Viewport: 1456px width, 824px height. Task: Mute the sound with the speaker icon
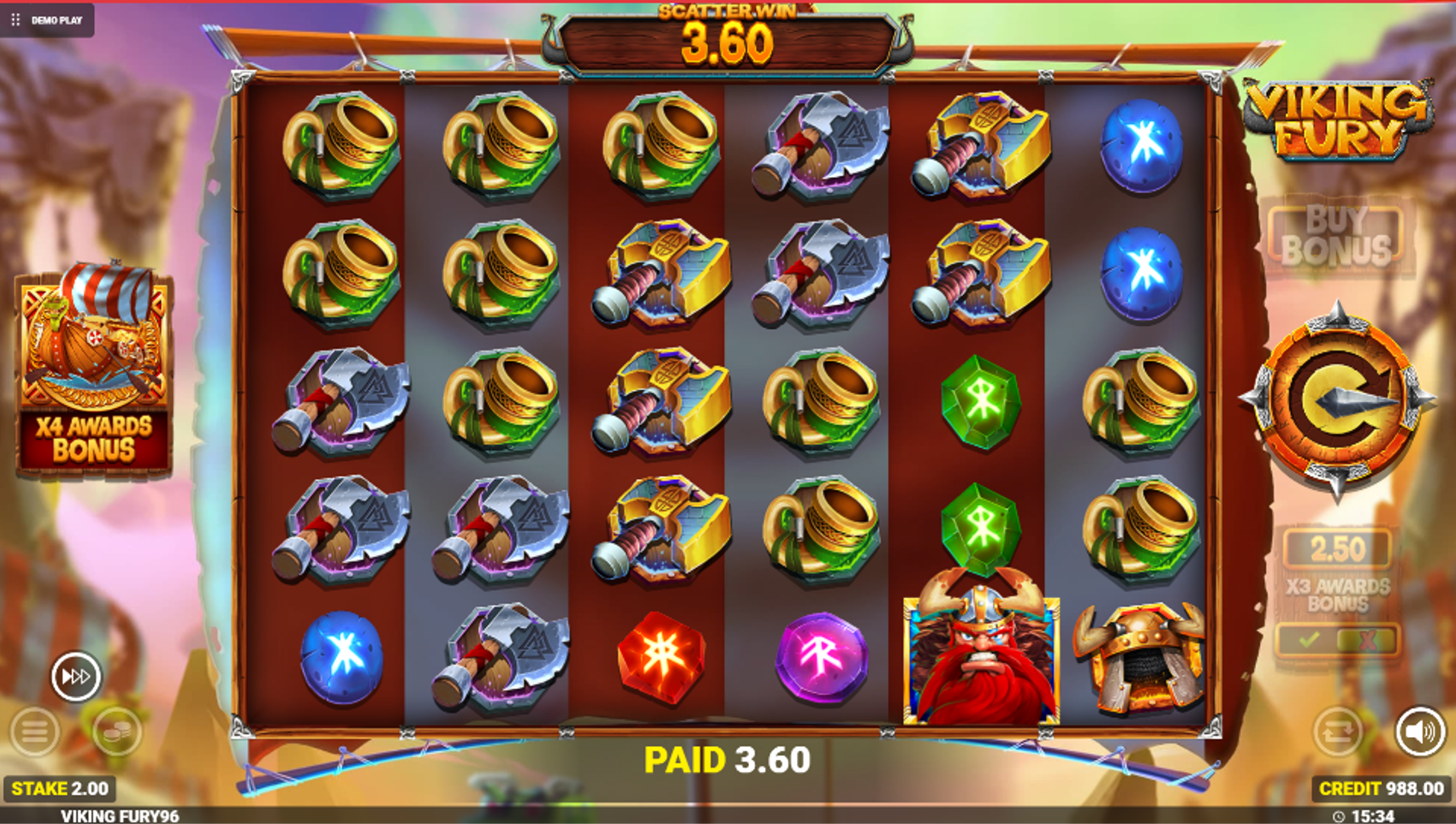1420,732
